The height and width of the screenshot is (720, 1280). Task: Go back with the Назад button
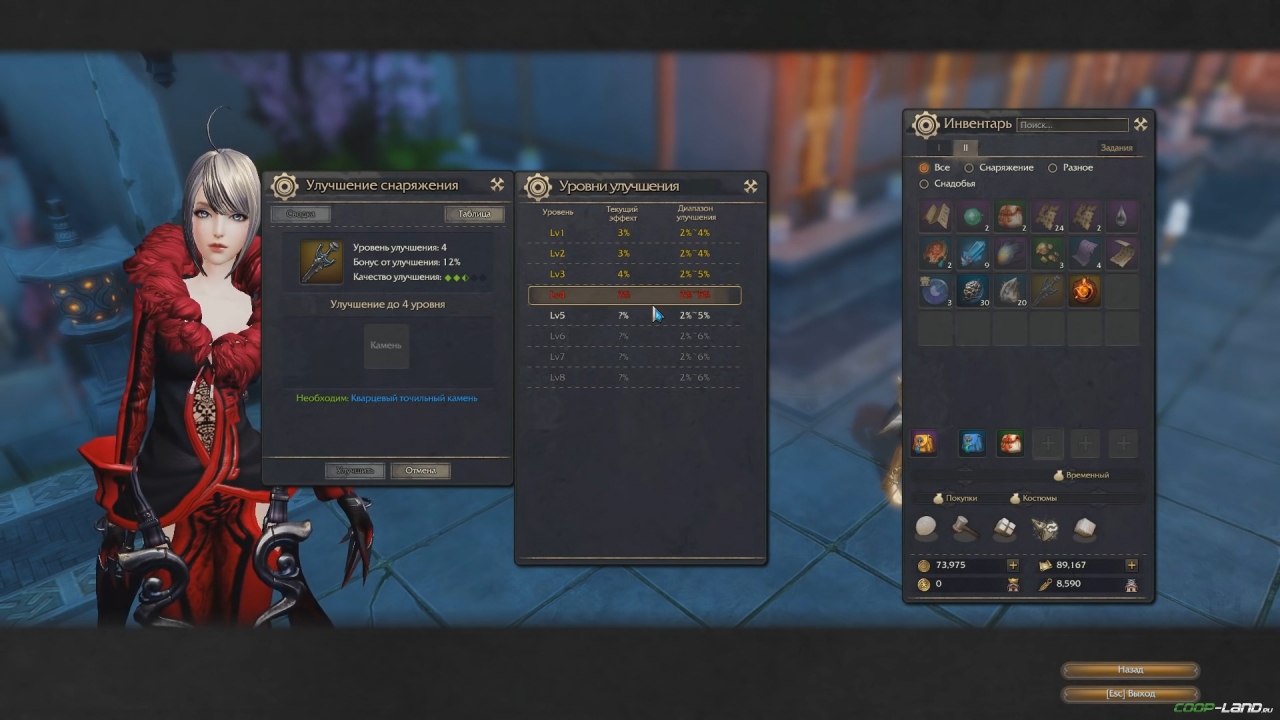[x=1130, y=670]
